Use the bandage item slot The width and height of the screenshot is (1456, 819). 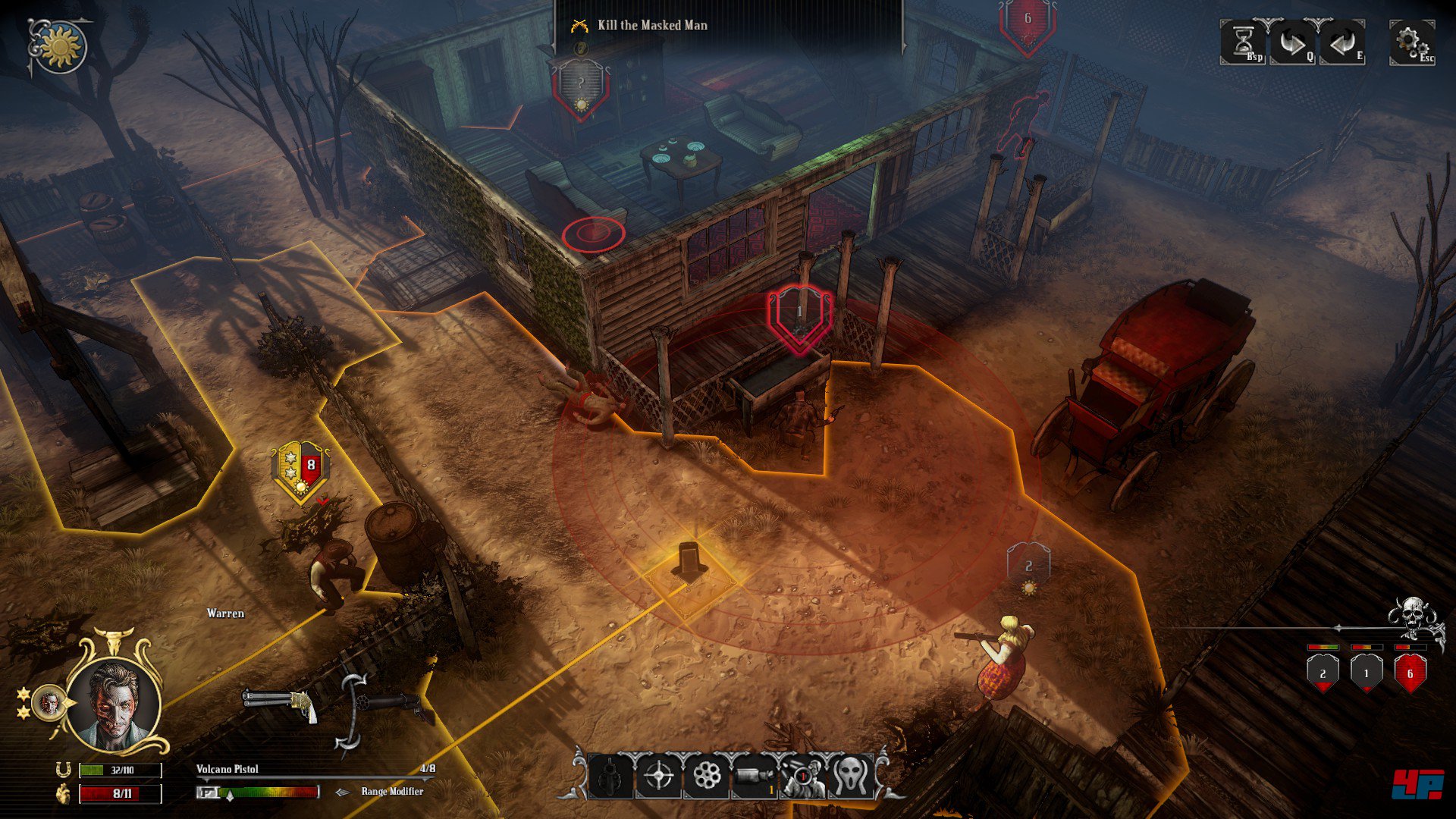(755, 776)
